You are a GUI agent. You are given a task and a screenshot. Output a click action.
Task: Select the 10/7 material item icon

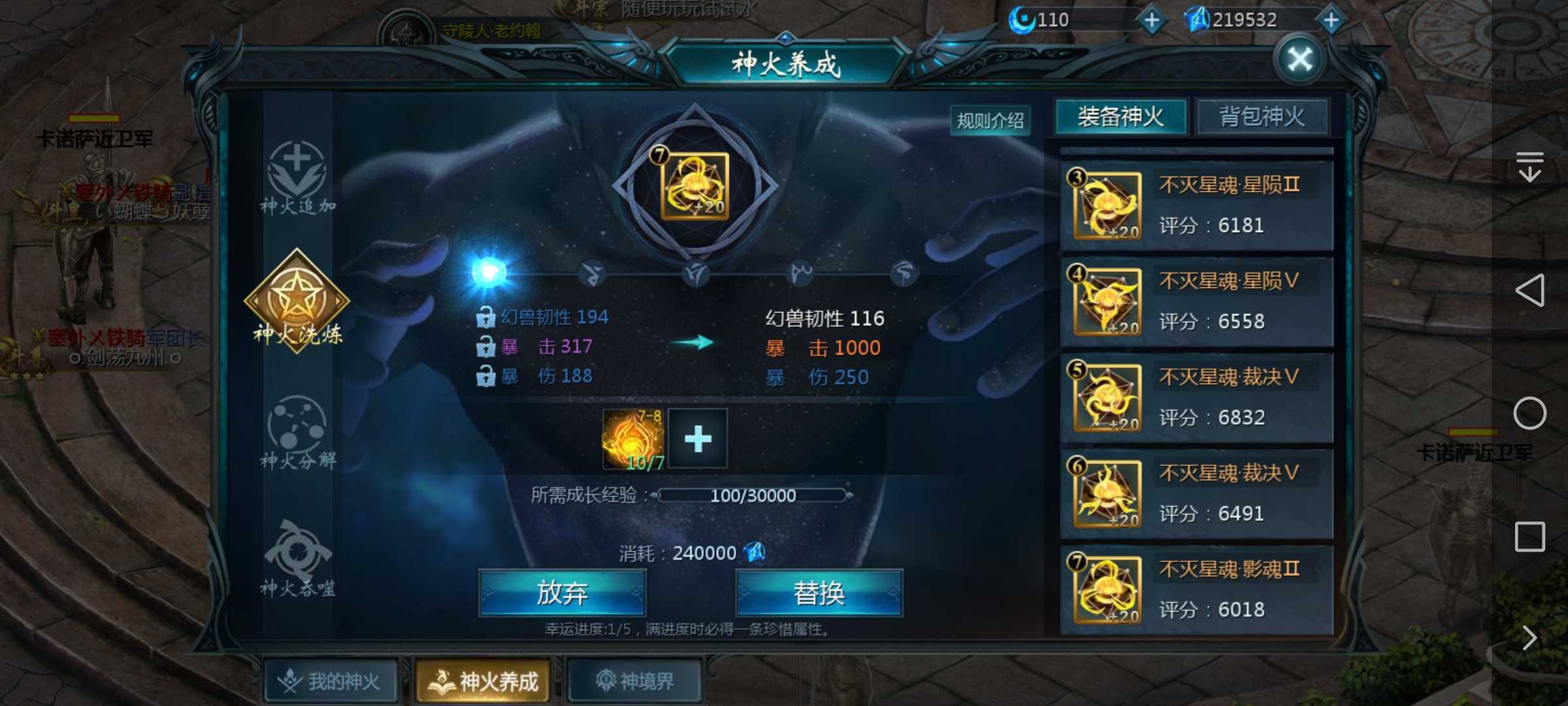632,439
